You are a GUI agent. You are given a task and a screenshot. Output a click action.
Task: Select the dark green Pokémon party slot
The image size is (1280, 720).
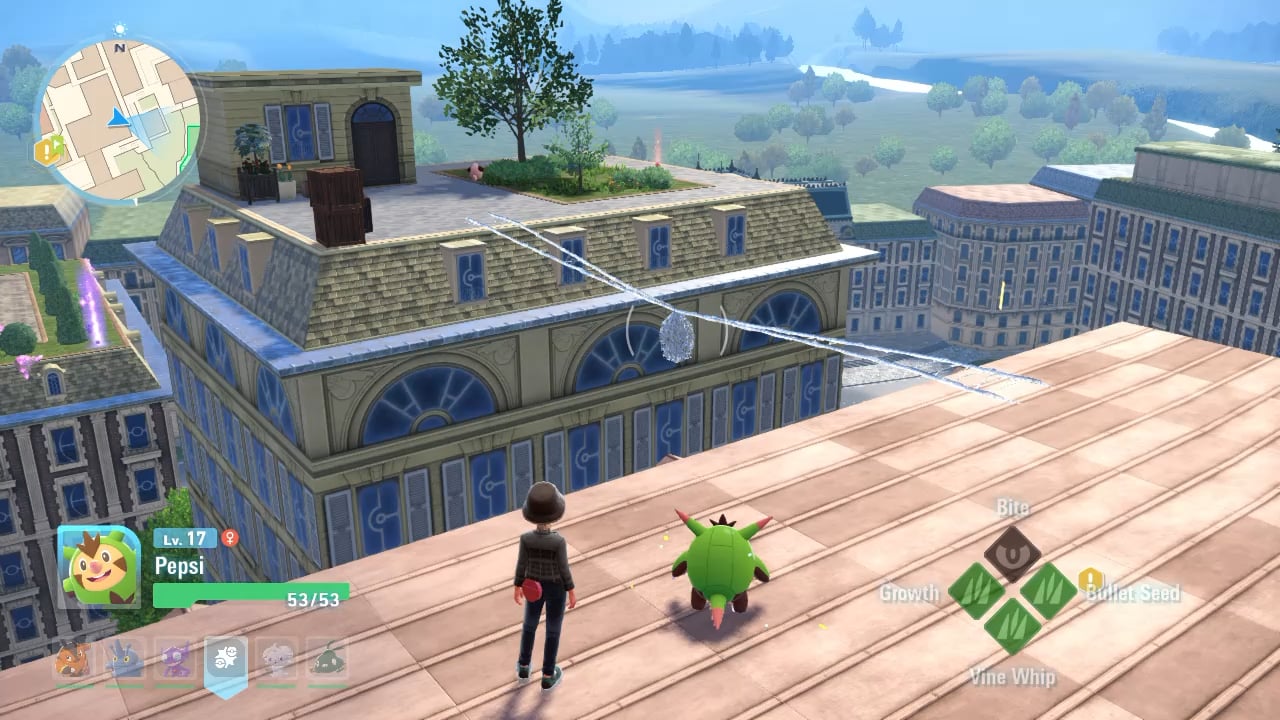(328, 660)
